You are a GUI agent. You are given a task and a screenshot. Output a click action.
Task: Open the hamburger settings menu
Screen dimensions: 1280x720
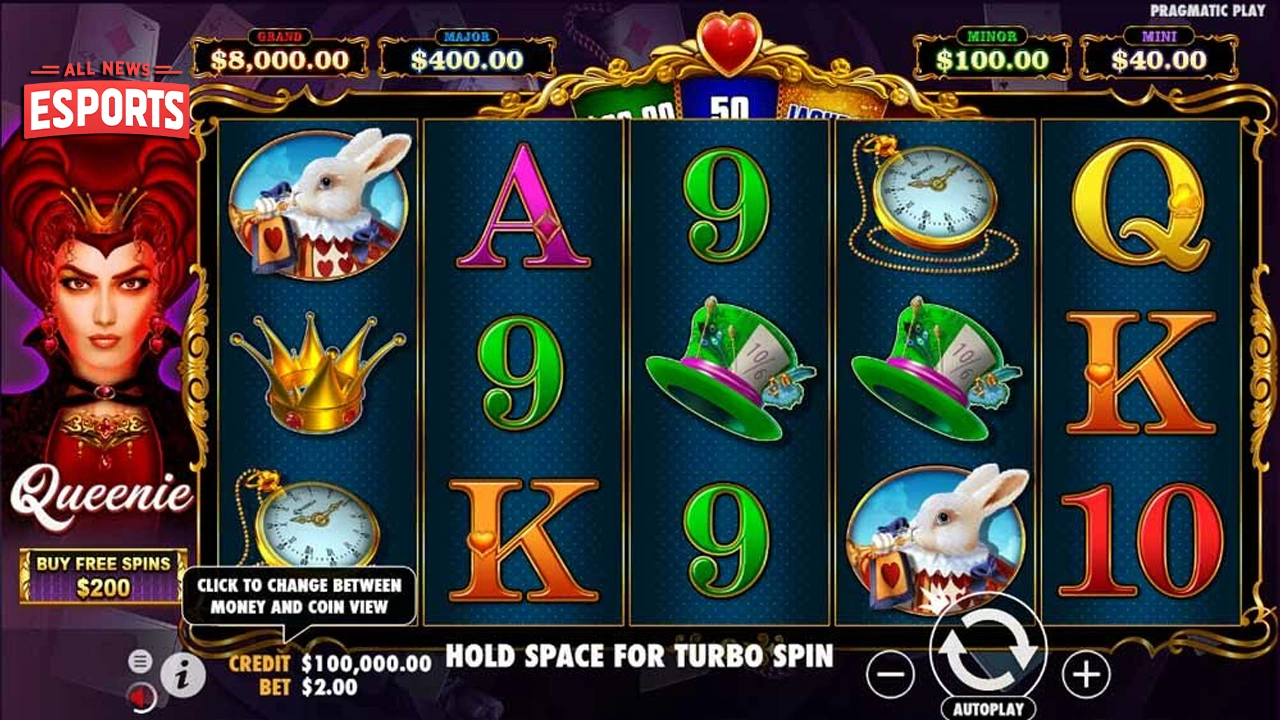click(141, 660)
